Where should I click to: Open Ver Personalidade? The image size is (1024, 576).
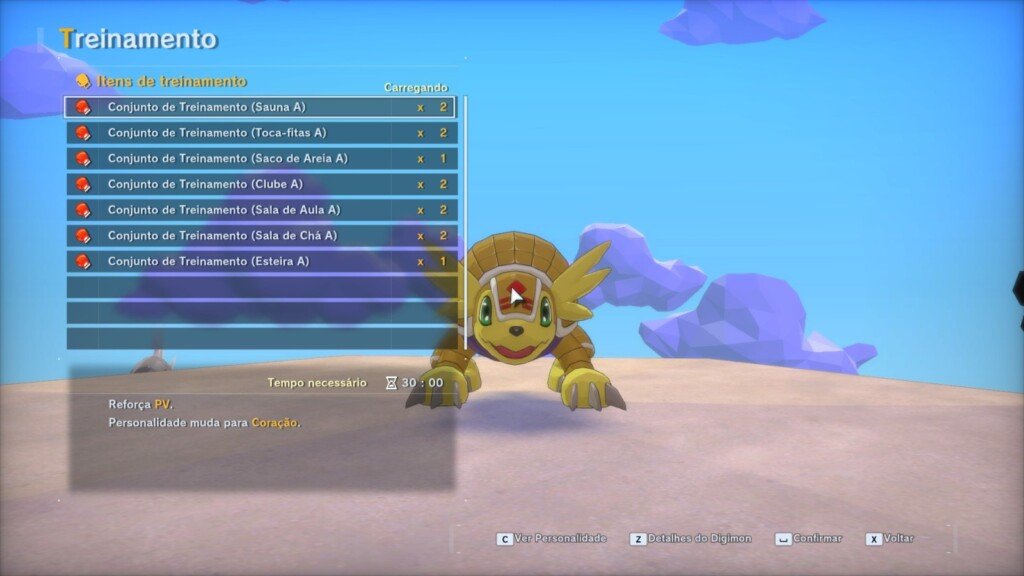tap(552, 539)
